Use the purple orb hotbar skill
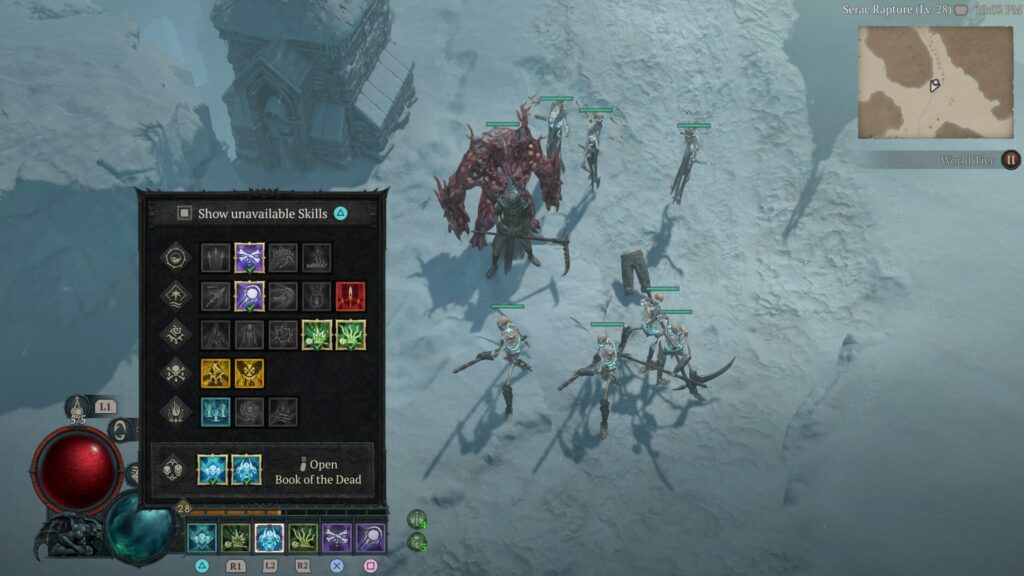Viewport: 1024px width, 576px height. coord(371,538)
